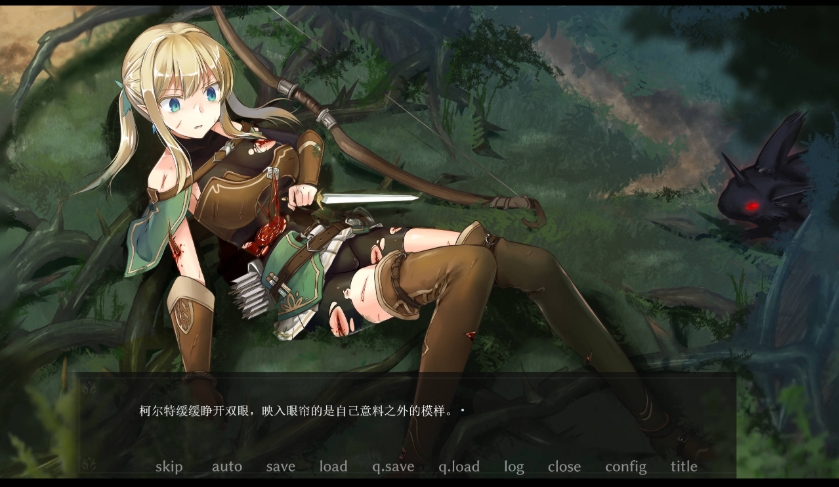
Task: Quick save with q.save
Action: pyautogui.click(x=393, y=466)
